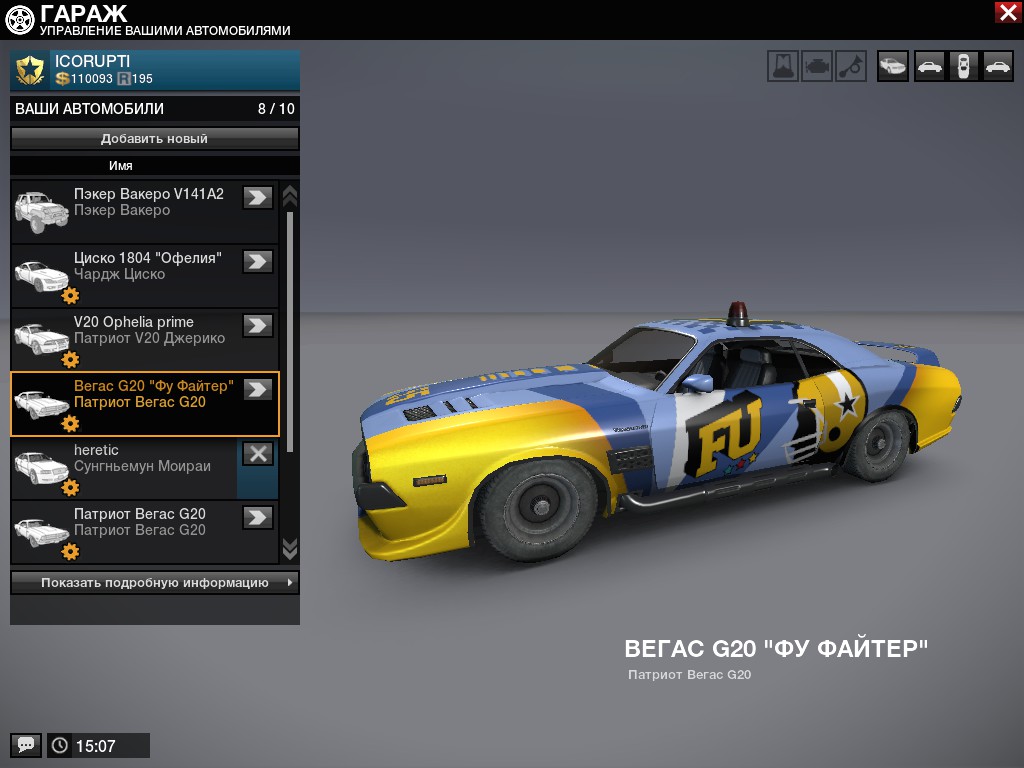Expand "Показать подробную информацию" details
Image resolution: width=1024 pixels, height=768 pixels.
click(155, 583)
